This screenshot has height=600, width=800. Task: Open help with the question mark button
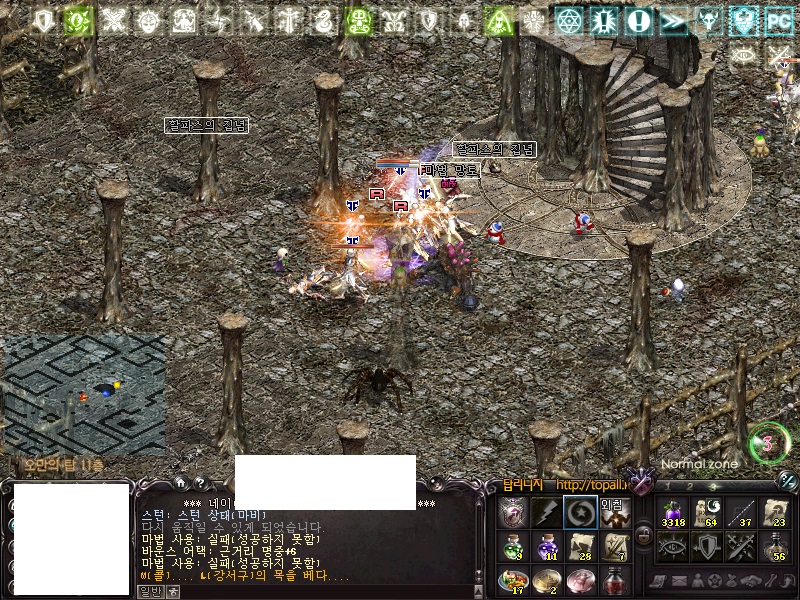200,483
